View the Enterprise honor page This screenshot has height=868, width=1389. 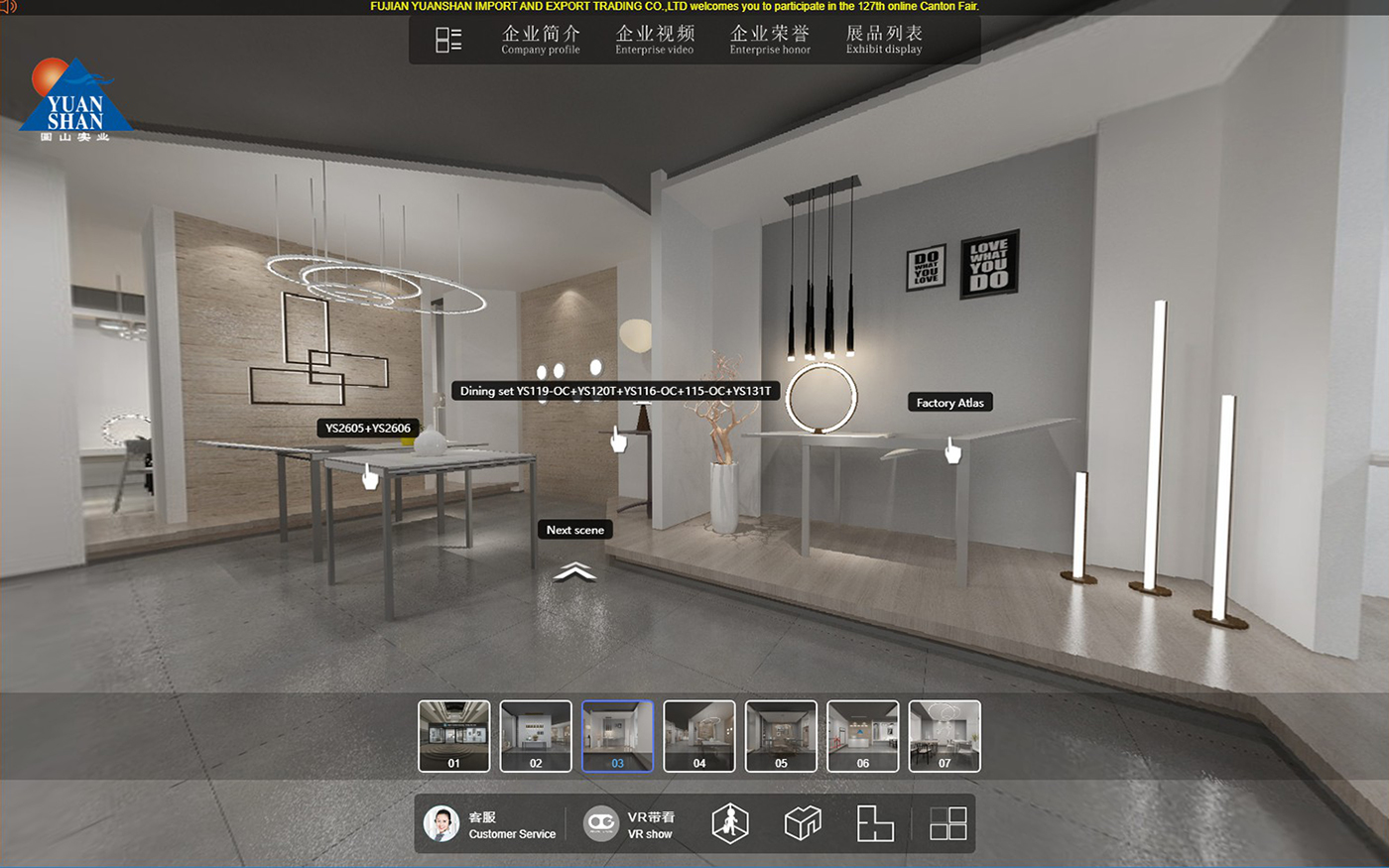(x=770, y=40)
